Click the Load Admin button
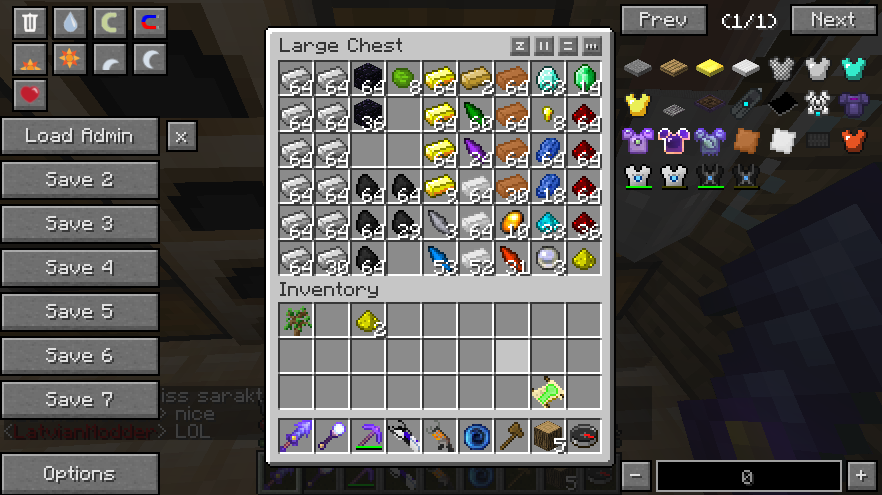The image size is (882, 495). click(79, 136)
